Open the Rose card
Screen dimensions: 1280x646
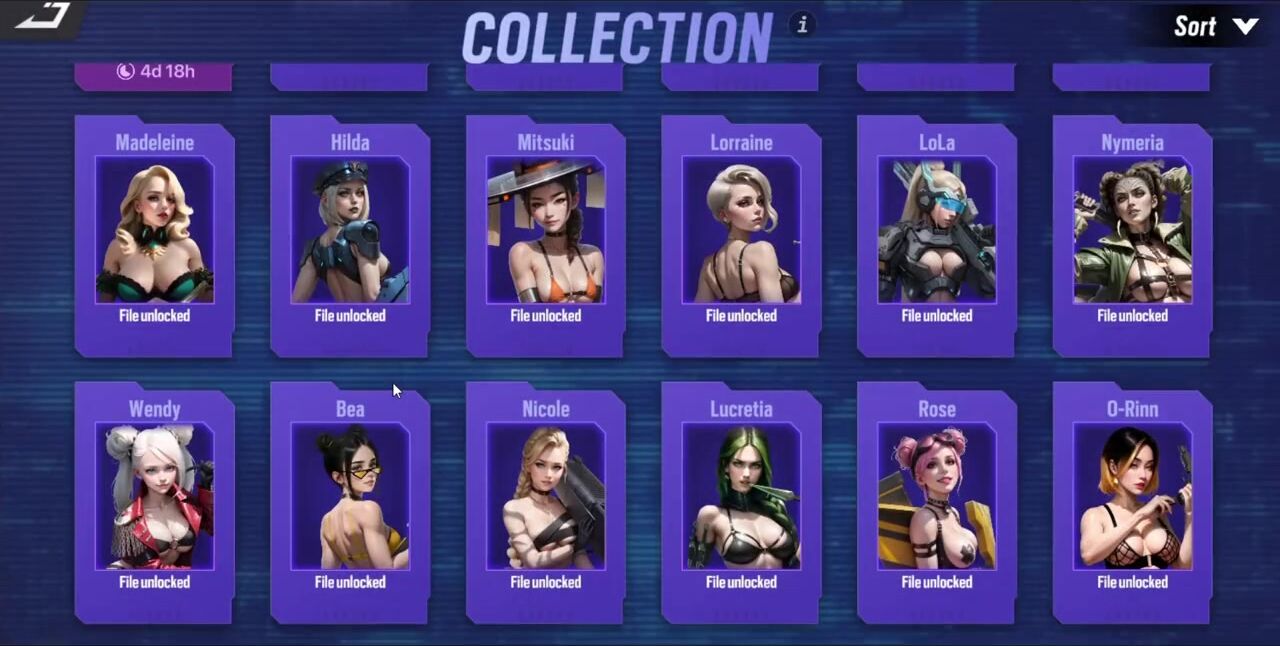pyautogui.click(x=937, y=502)
